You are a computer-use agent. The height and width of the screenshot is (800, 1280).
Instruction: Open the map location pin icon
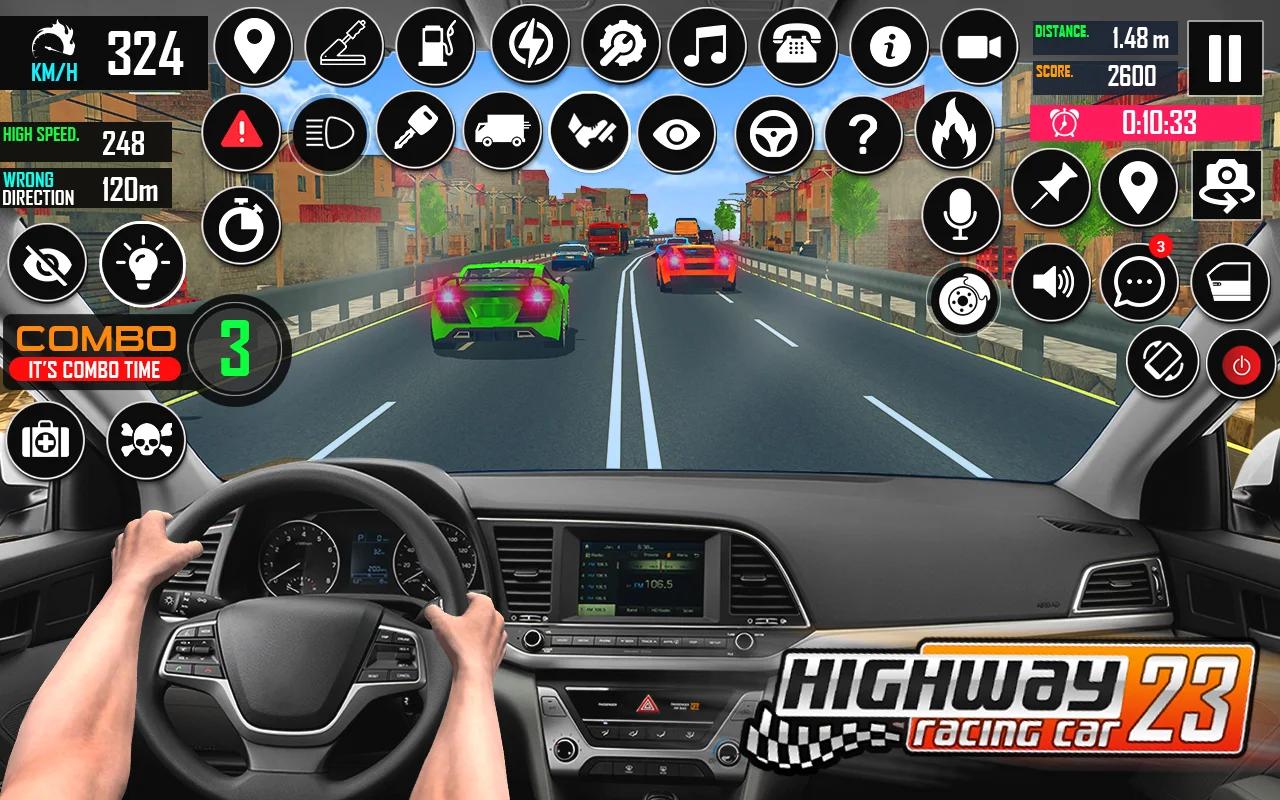254,45
